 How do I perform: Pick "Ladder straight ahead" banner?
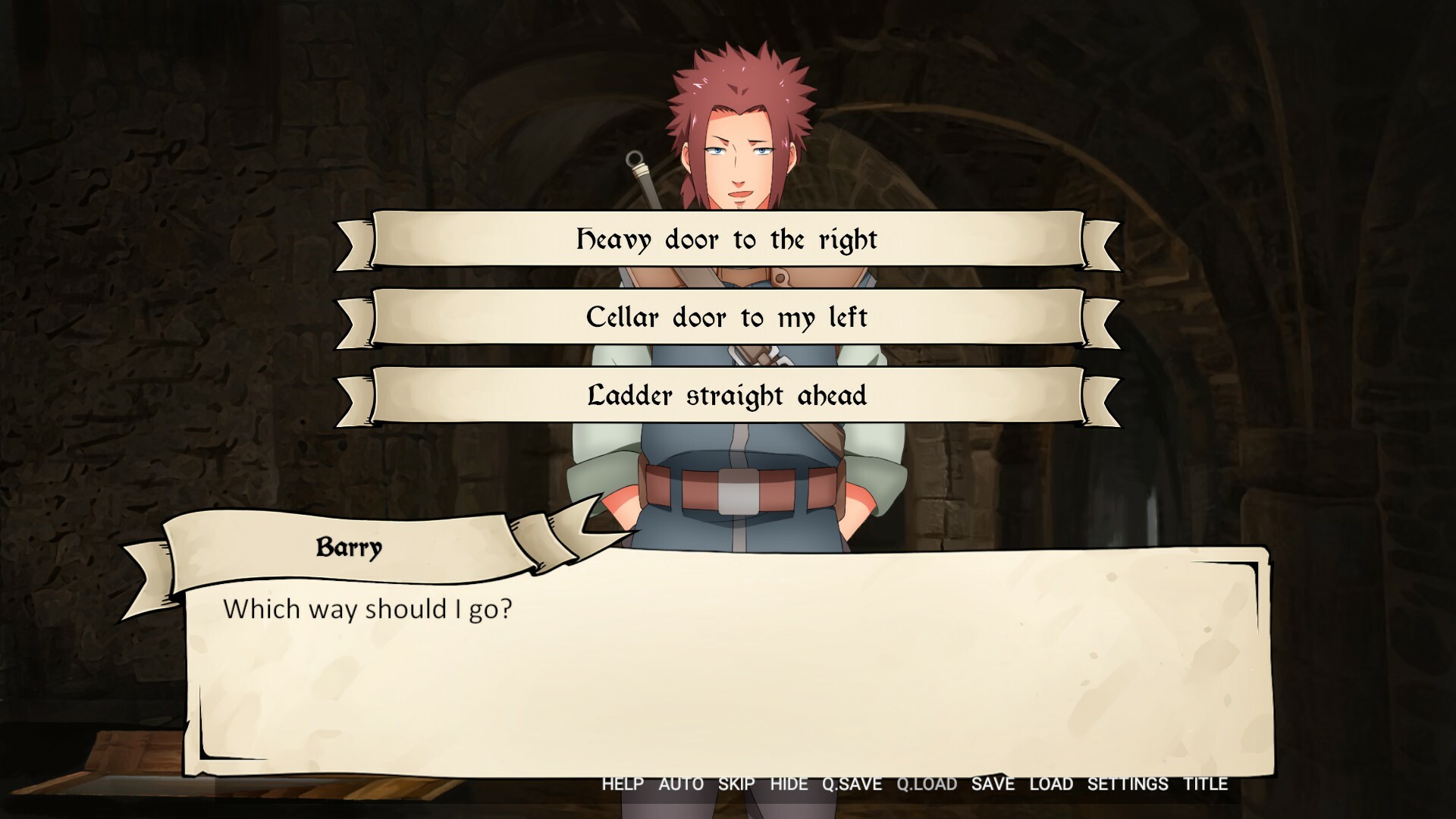726,395
